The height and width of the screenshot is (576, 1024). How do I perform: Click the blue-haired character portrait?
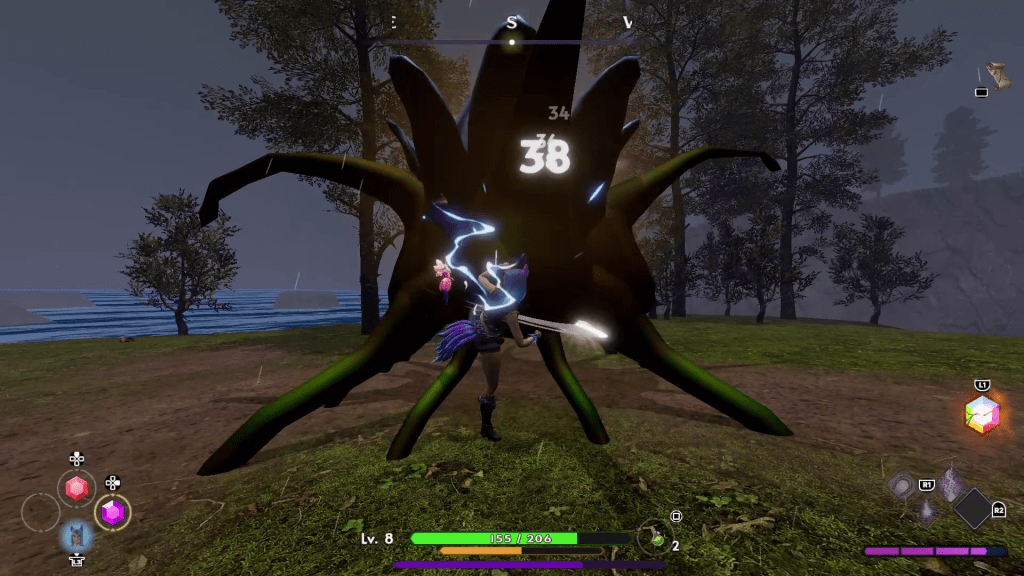[77, 537]
